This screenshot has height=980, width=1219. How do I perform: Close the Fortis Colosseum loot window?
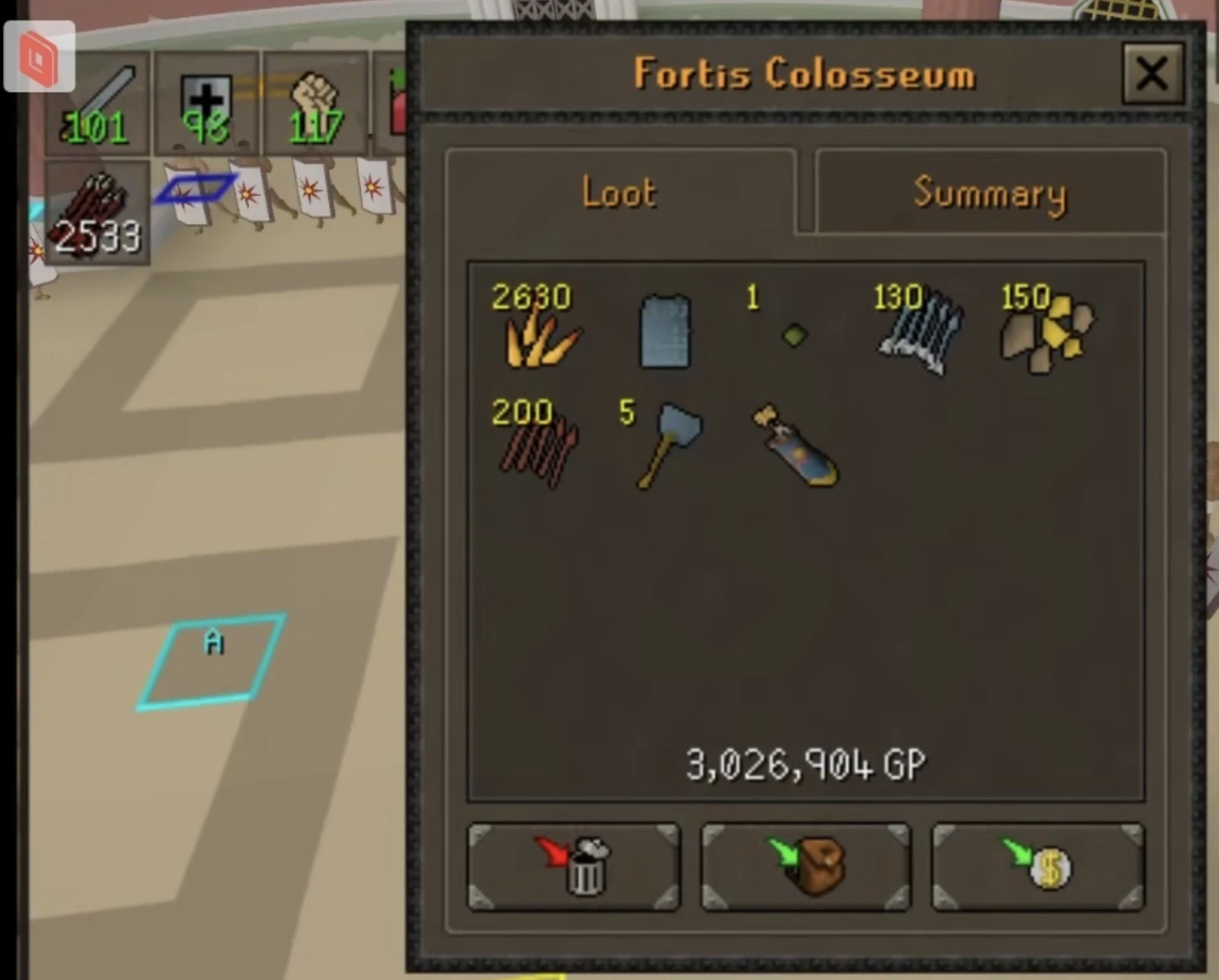(x=1151, y=75)
